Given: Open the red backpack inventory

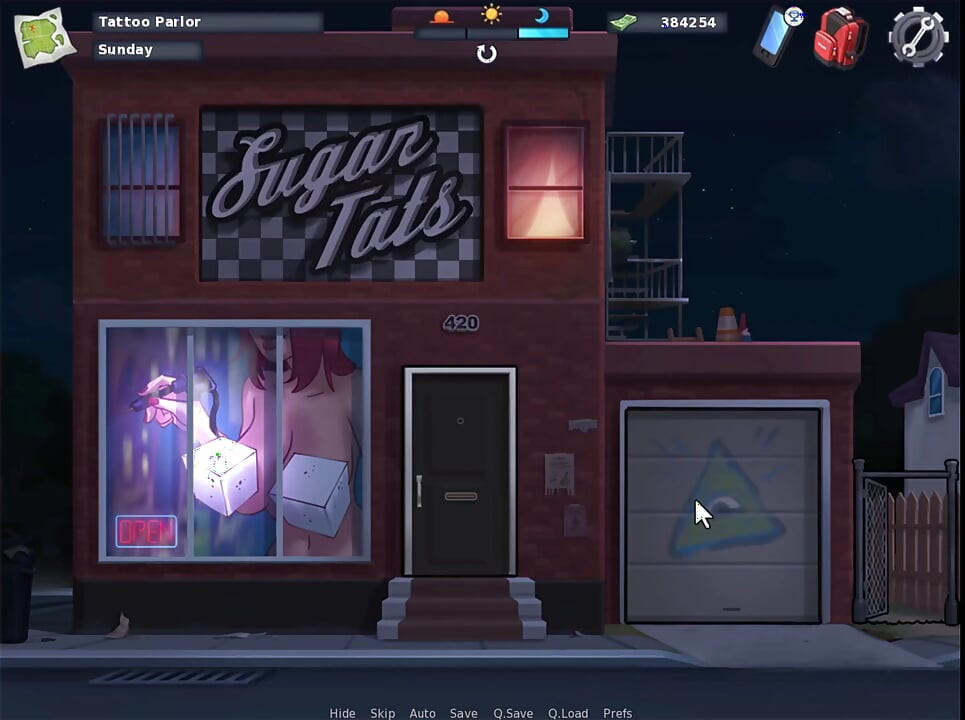Looking at the screenshot, I should click(x=838, y=38).
